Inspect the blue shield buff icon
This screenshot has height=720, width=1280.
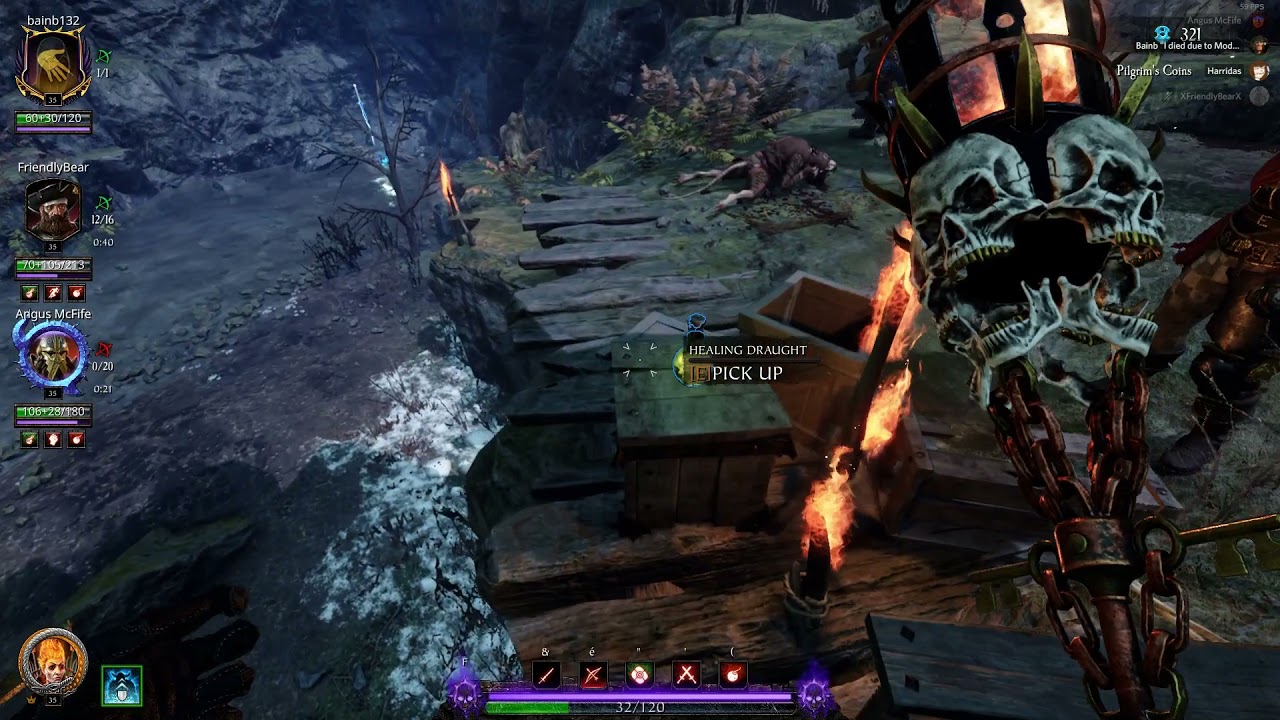[122, 685]
